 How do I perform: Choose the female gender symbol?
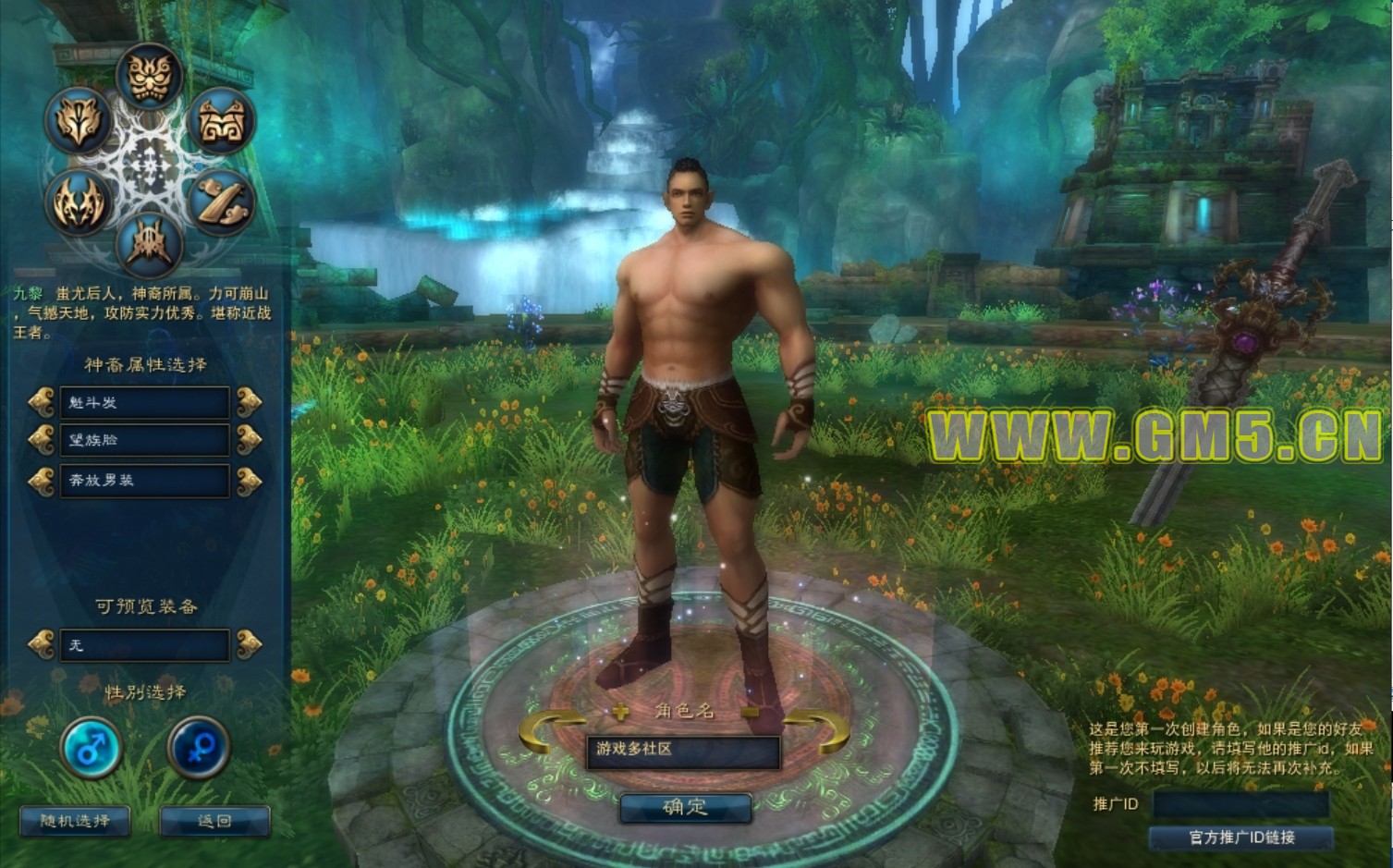point(199,747)
